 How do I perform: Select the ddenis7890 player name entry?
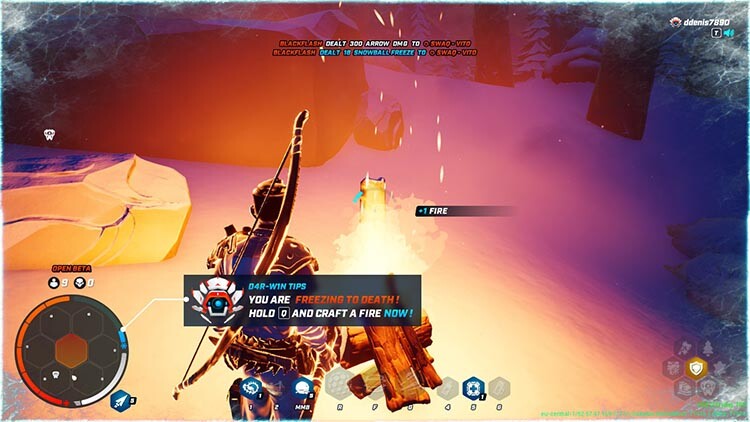[703, 20]
